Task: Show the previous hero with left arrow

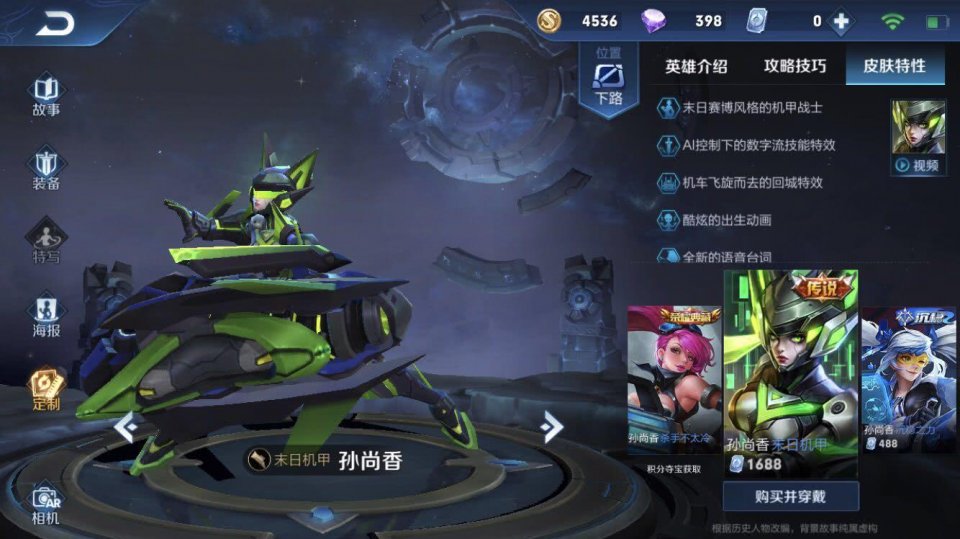Action: (127, 427)
